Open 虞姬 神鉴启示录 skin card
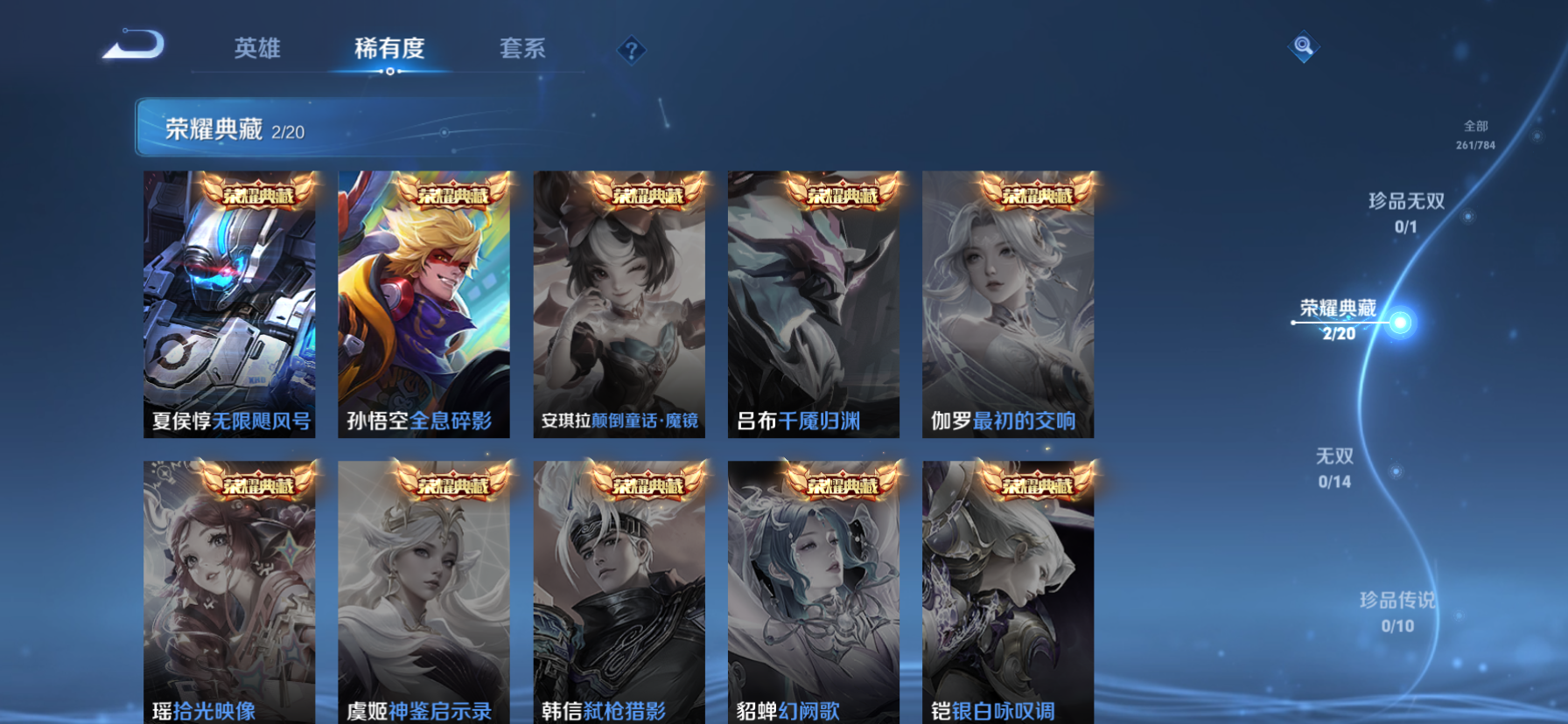 [424, 592]
